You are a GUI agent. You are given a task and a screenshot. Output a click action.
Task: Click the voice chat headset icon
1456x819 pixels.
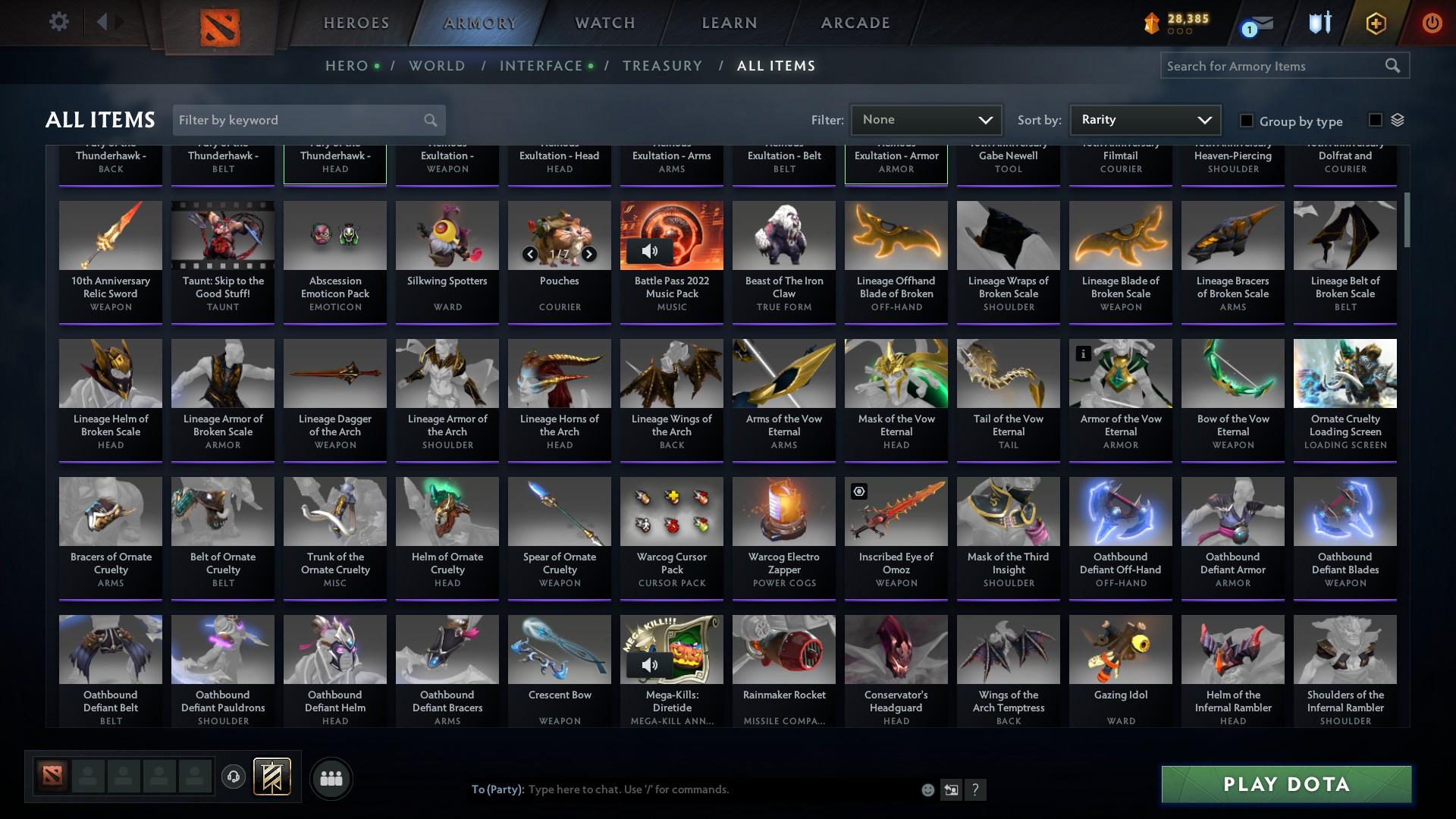click(x=233, y=777)
